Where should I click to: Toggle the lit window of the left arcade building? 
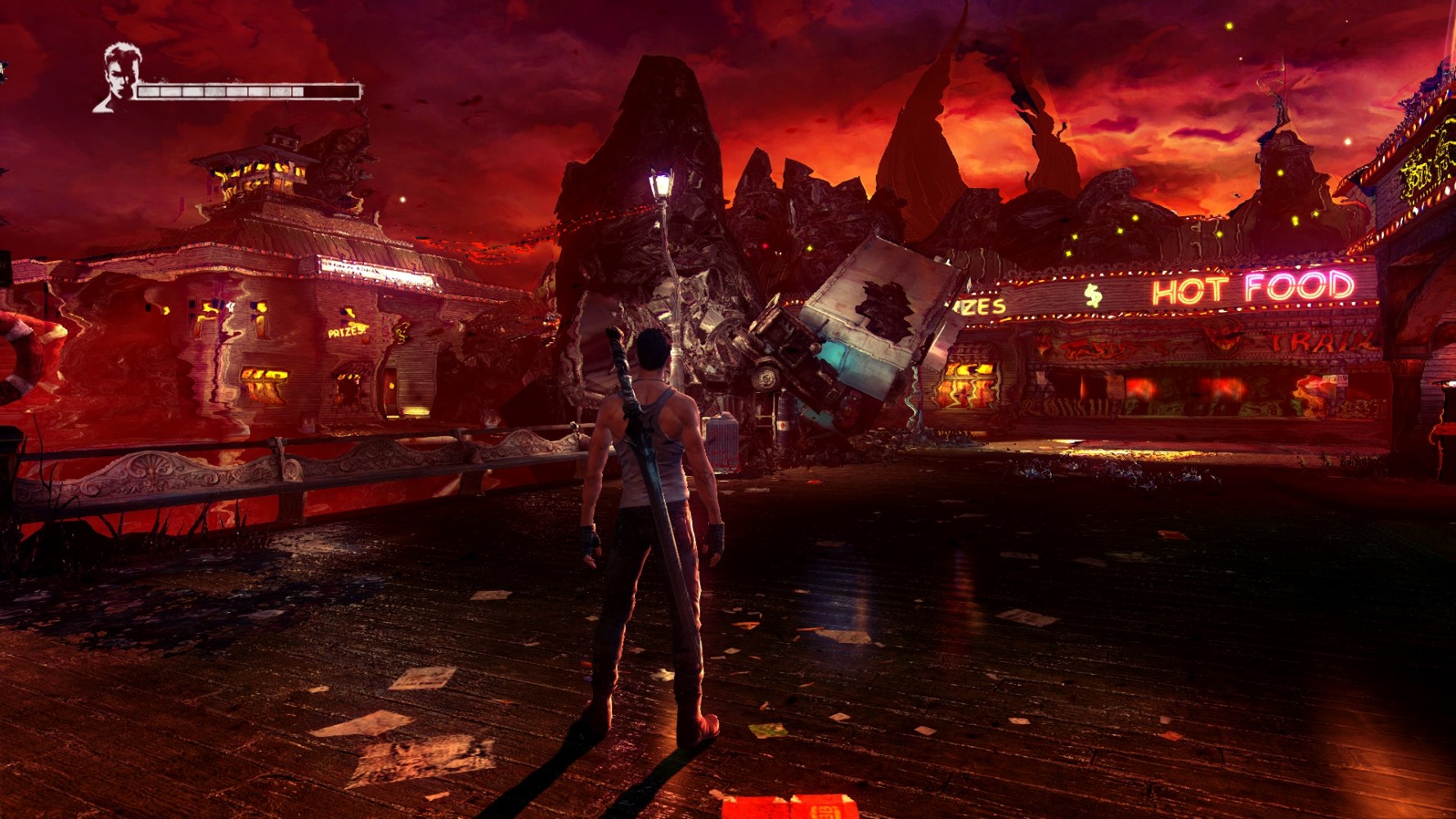tap(262, 383)
